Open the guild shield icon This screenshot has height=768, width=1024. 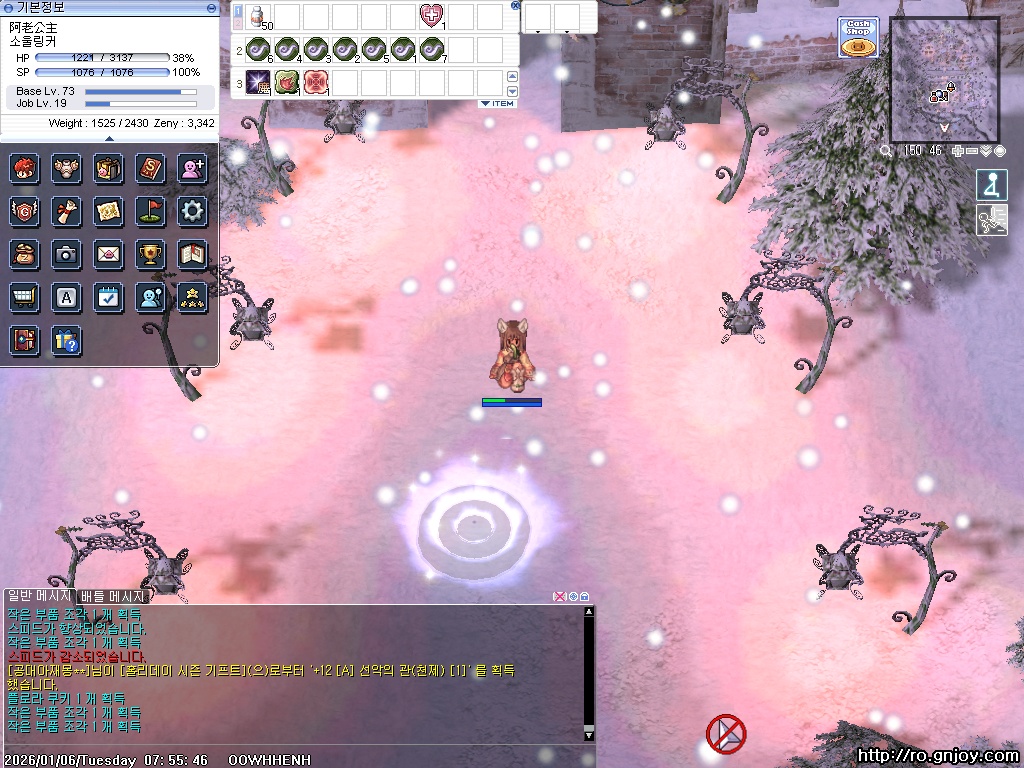click(x=24, y=211)
